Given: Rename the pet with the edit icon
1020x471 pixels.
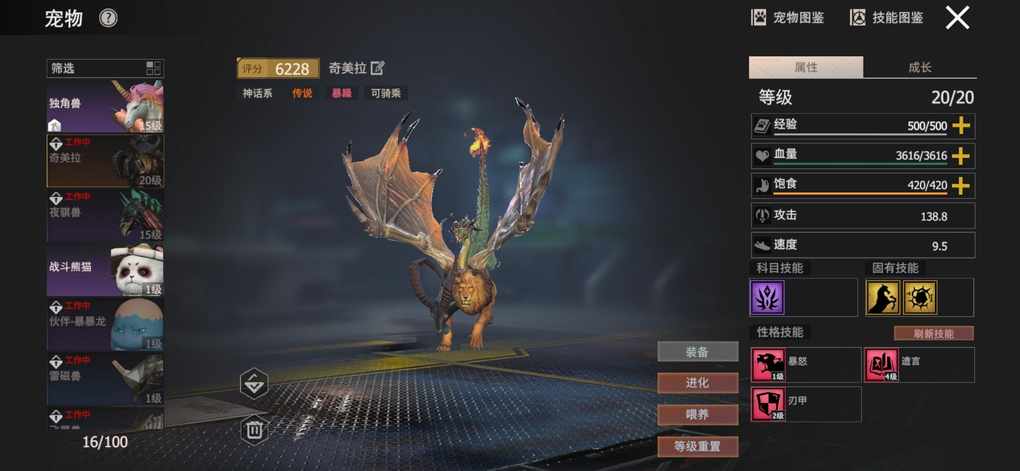Looking at the screenshot, I should pos(377,68).
